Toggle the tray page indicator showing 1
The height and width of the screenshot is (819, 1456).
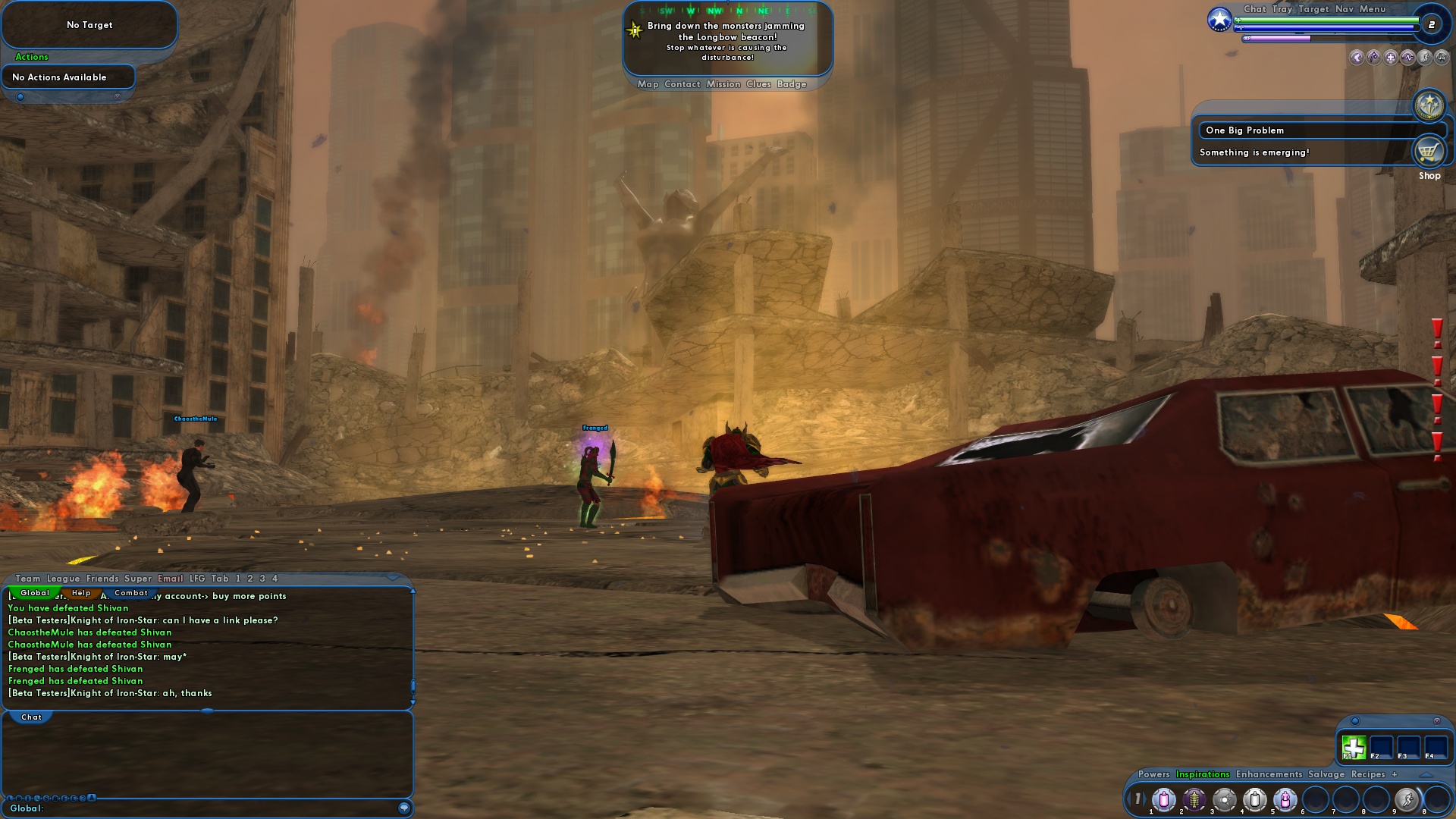1139,799
